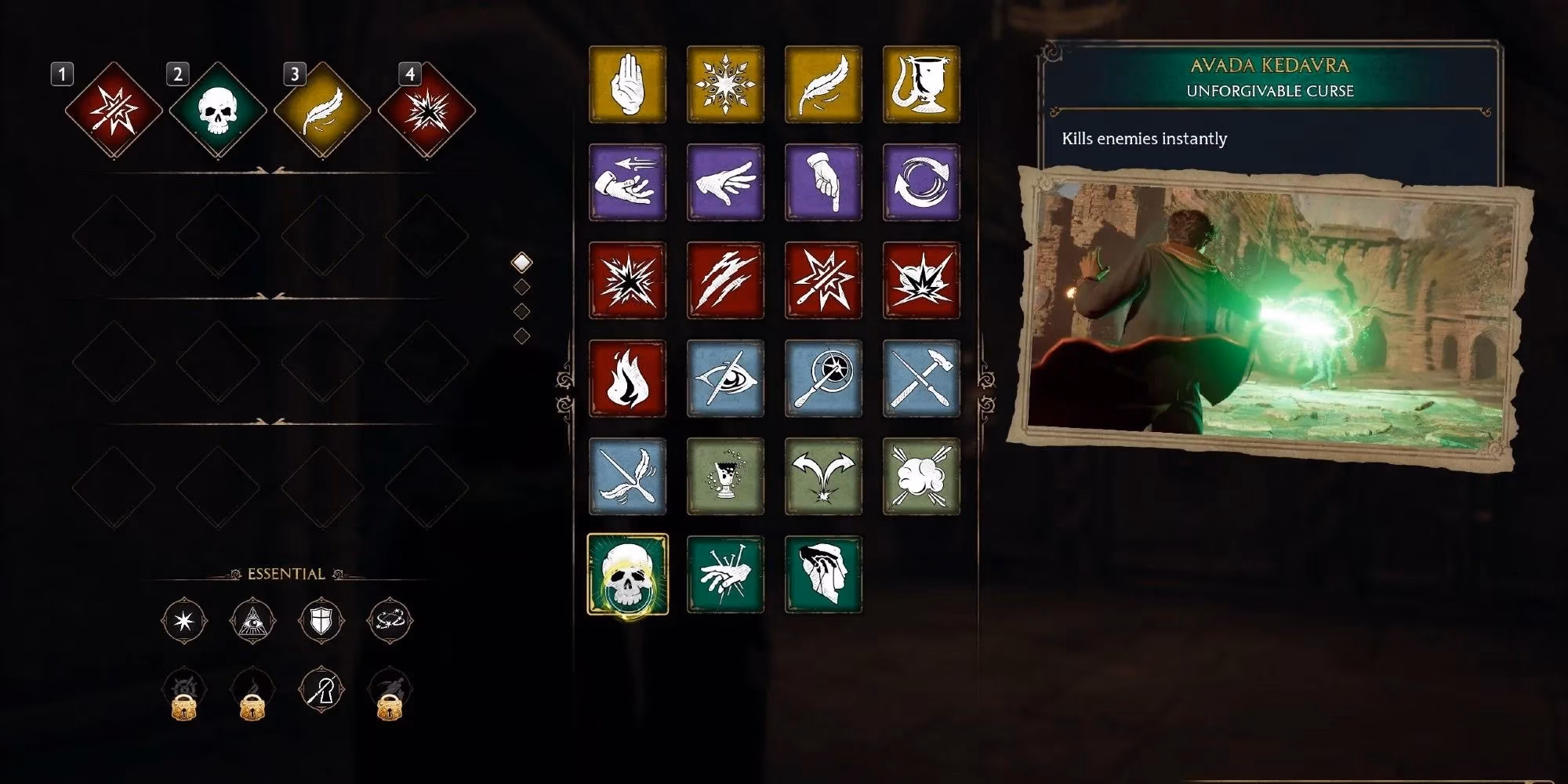Select the Imperio face-and-hand spell
The height and width of the screenshot is (784, 1568).
click(x=823, y=575)
